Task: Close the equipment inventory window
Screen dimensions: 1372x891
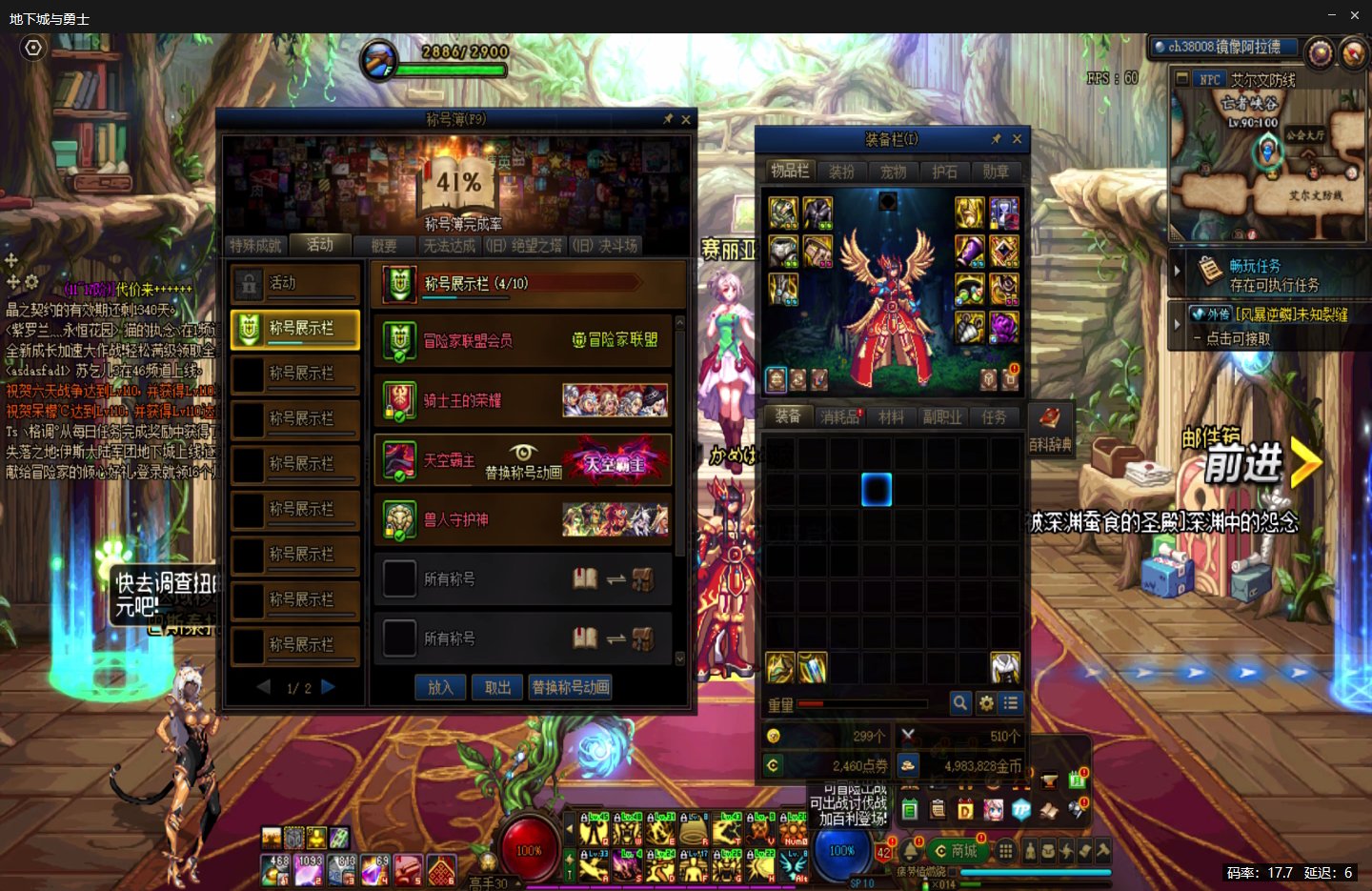Action: coord(1017,139)
